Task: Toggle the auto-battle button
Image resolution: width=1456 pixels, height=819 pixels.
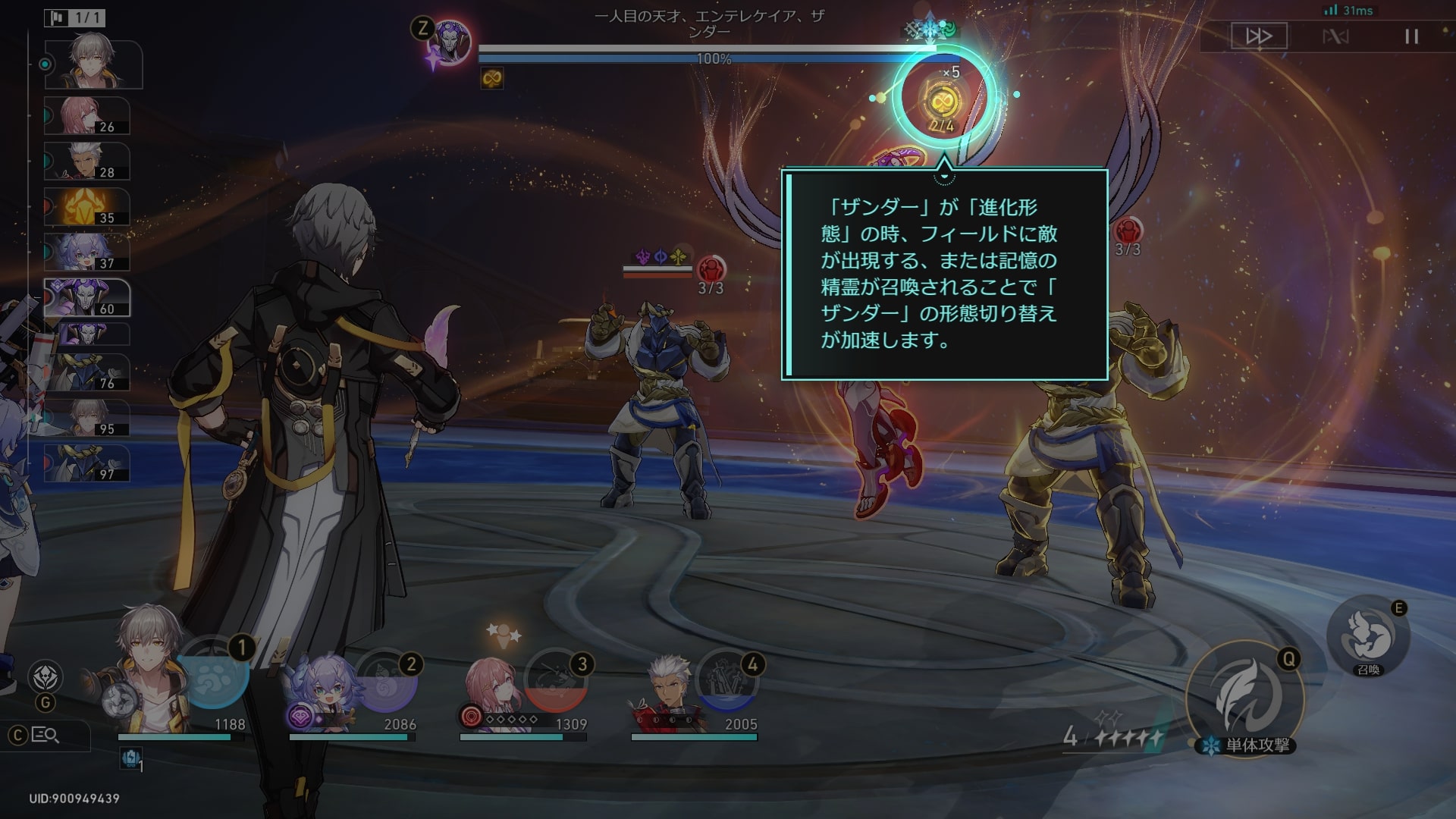Action: point(1335,36)
